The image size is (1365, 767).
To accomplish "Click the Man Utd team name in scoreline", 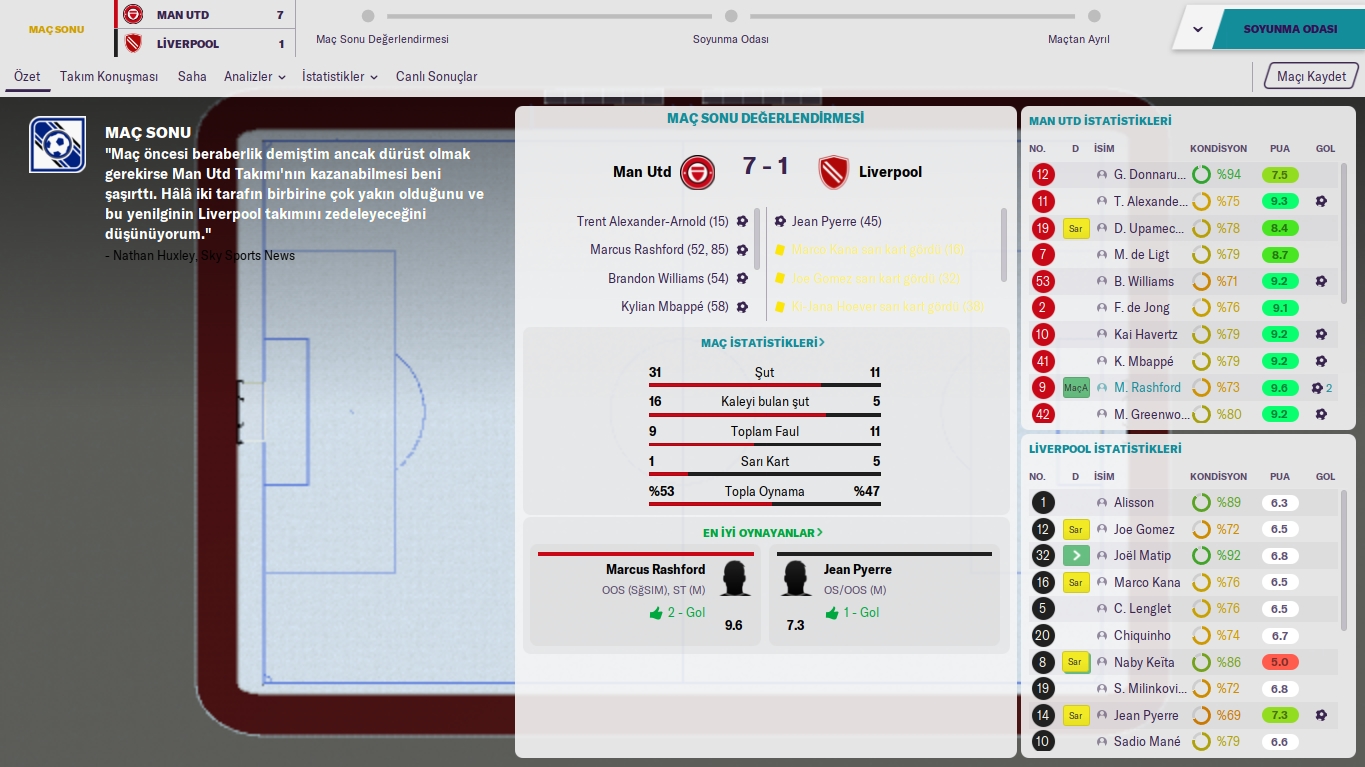I will 642,172.
